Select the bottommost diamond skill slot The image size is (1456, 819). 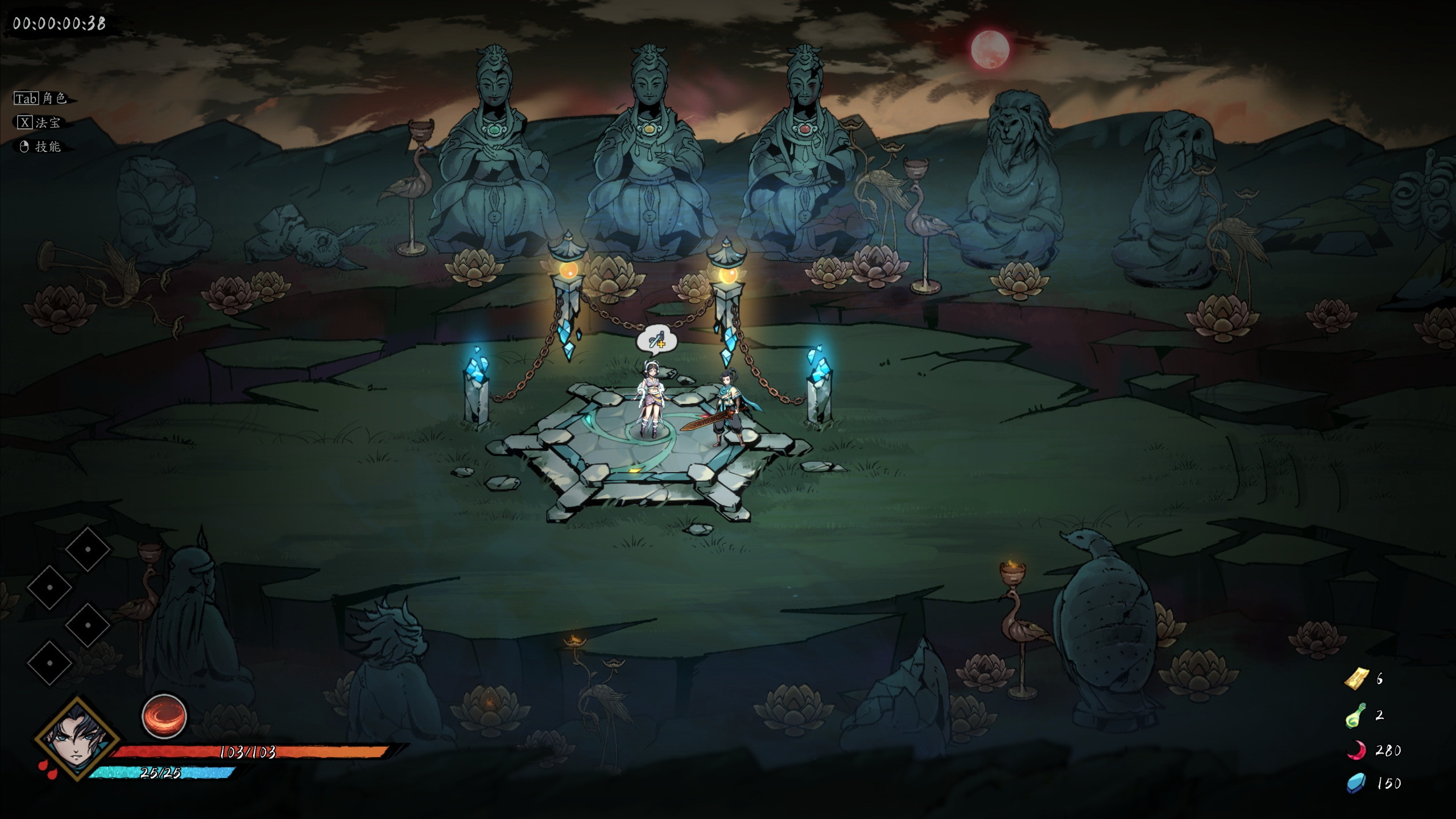[x=50, y=663]
